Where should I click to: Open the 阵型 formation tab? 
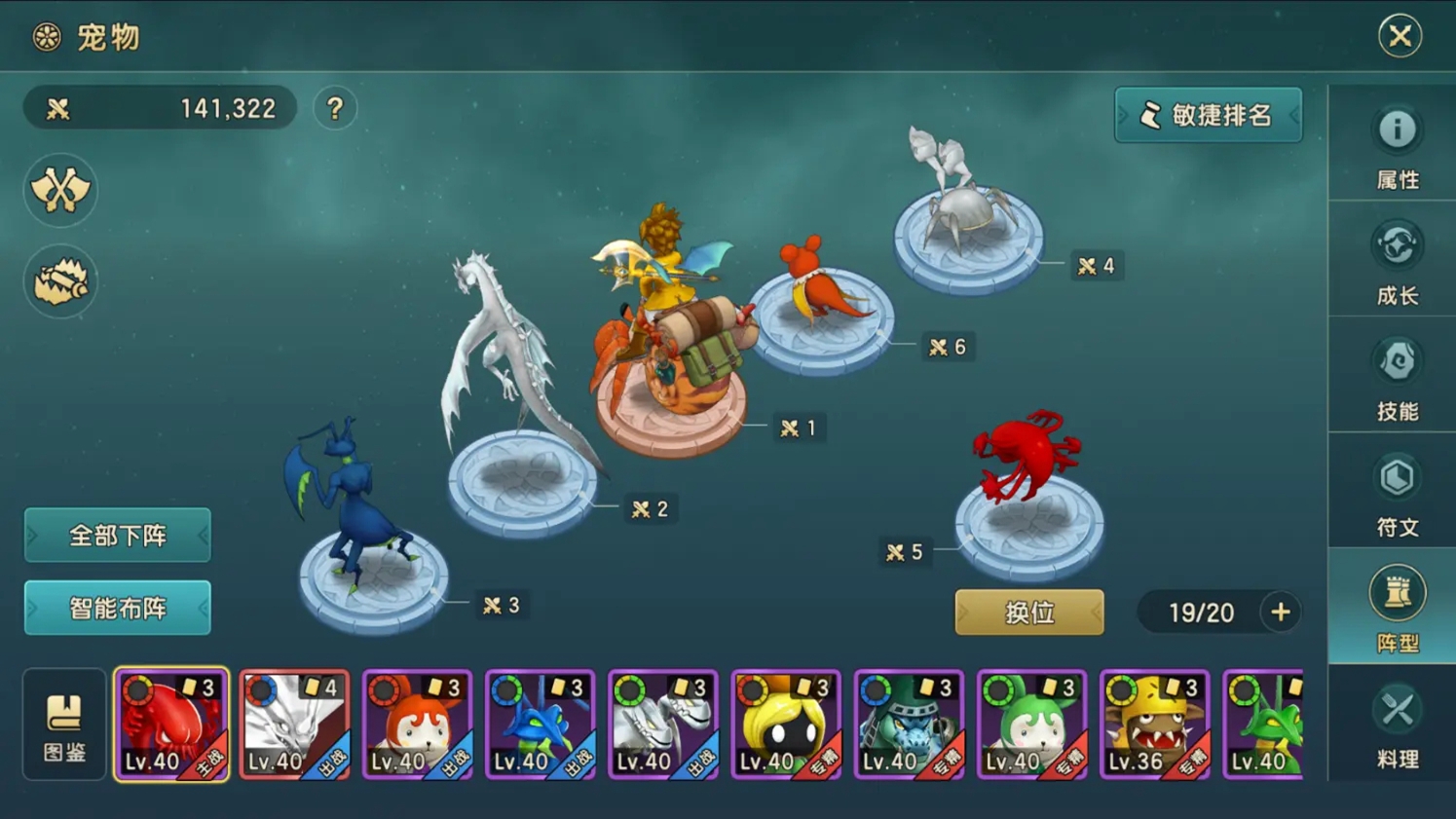click(1397, 609)
